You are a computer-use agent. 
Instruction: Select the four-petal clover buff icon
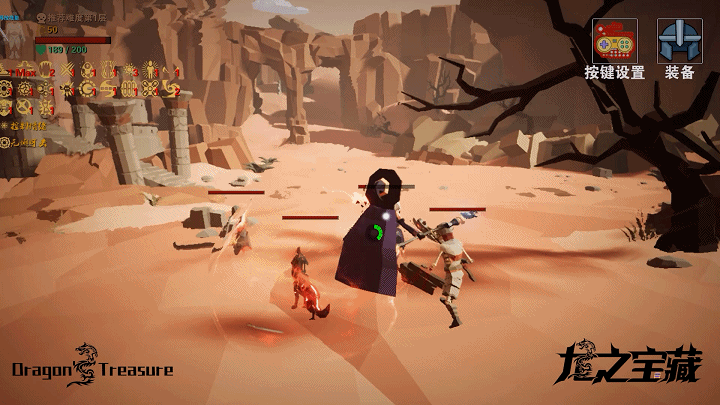click(x=150, y=88)
